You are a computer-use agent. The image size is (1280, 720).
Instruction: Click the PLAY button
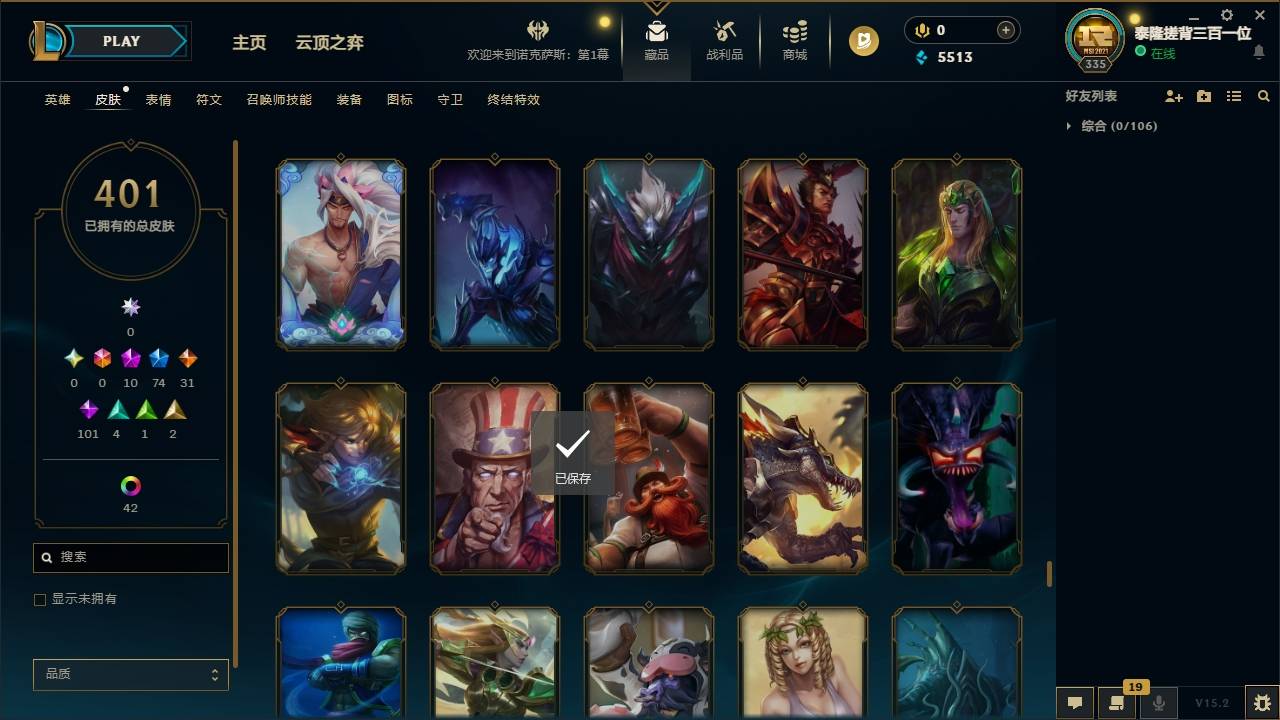121,41
